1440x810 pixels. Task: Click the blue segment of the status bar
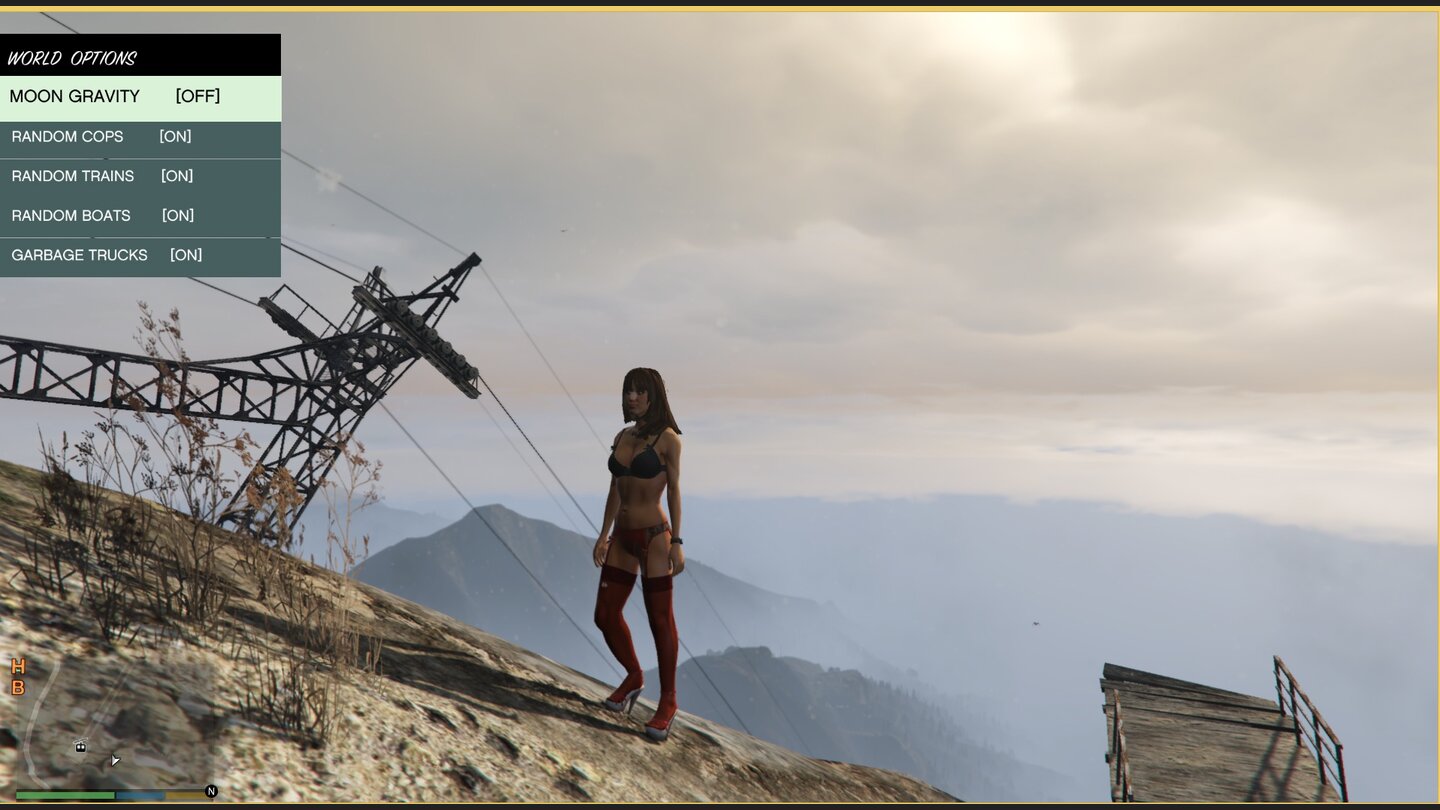[140, 794]
